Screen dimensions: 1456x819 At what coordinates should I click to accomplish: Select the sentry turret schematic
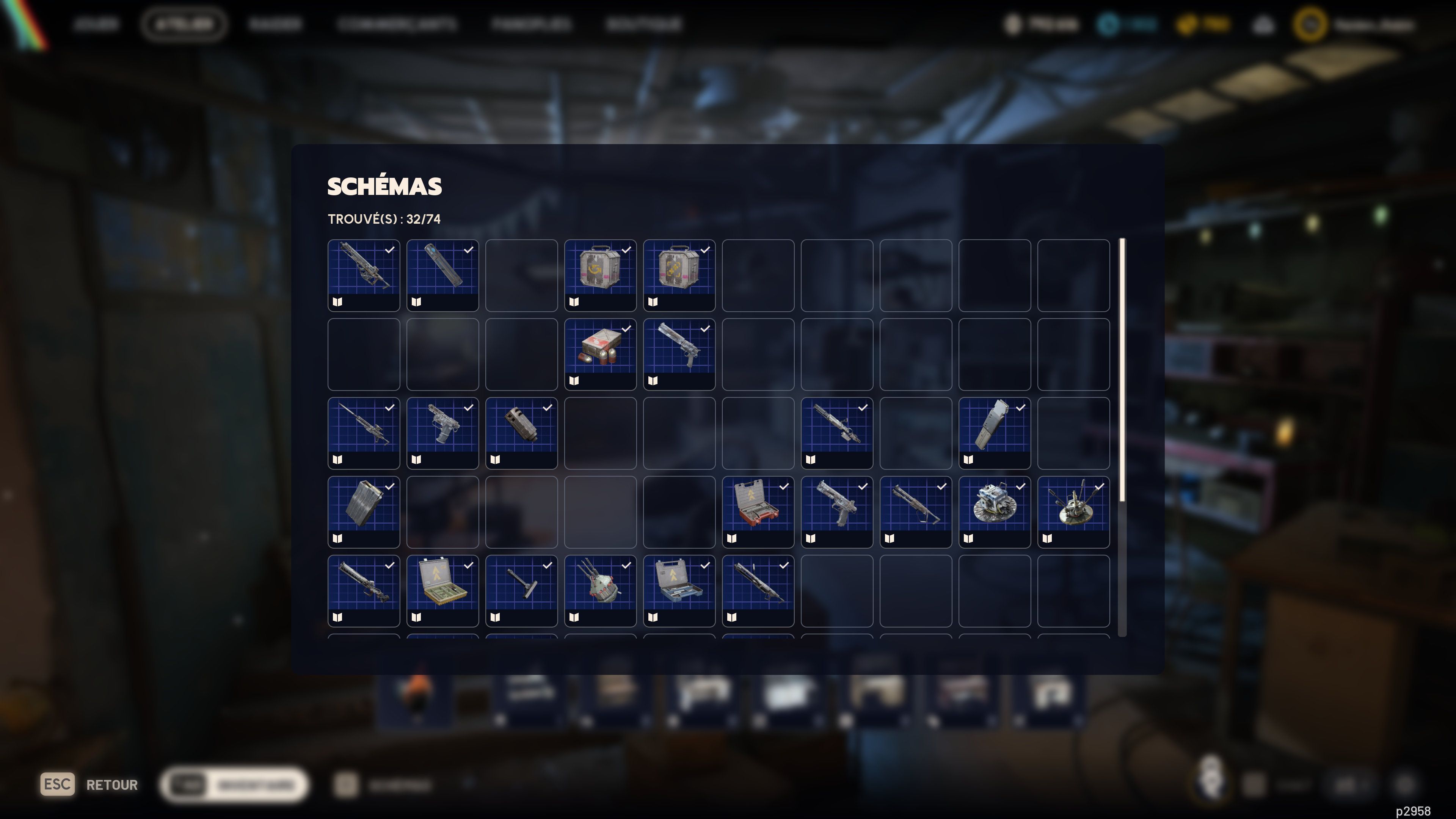pyautogui.click(x=600, y=592)
